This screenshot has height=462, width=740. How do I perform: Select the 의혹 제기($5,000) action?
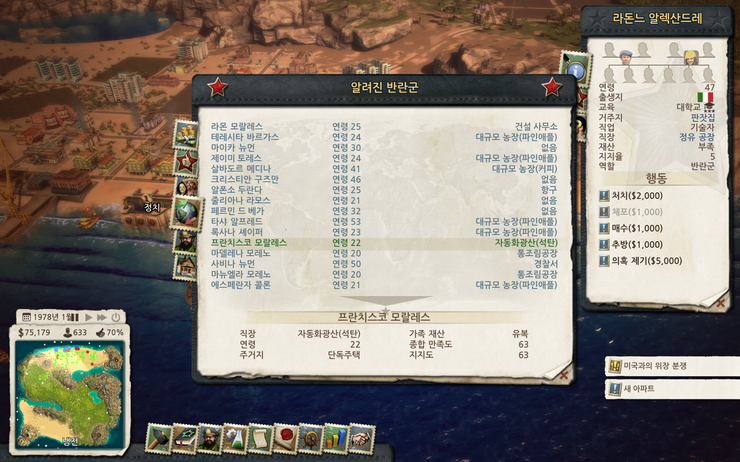[x=646, y=260]
